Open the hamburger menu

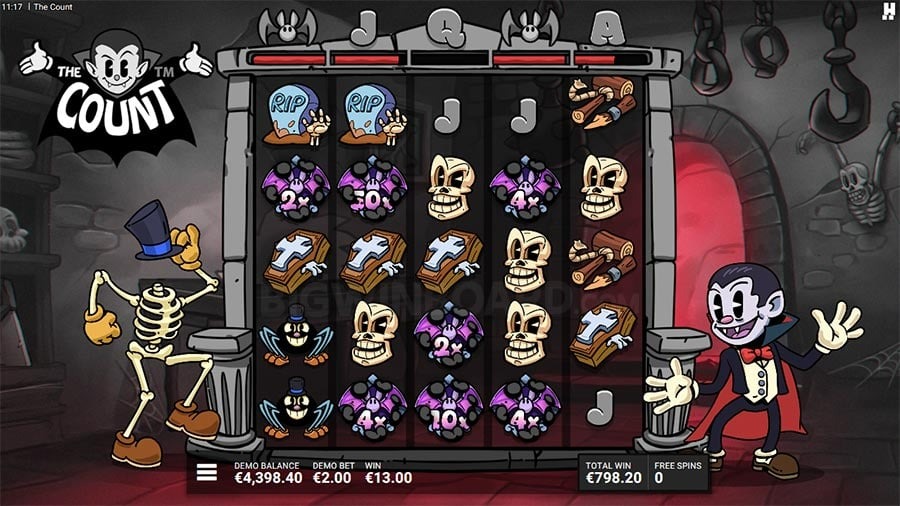pyautogui.click(x=207, y=473)
